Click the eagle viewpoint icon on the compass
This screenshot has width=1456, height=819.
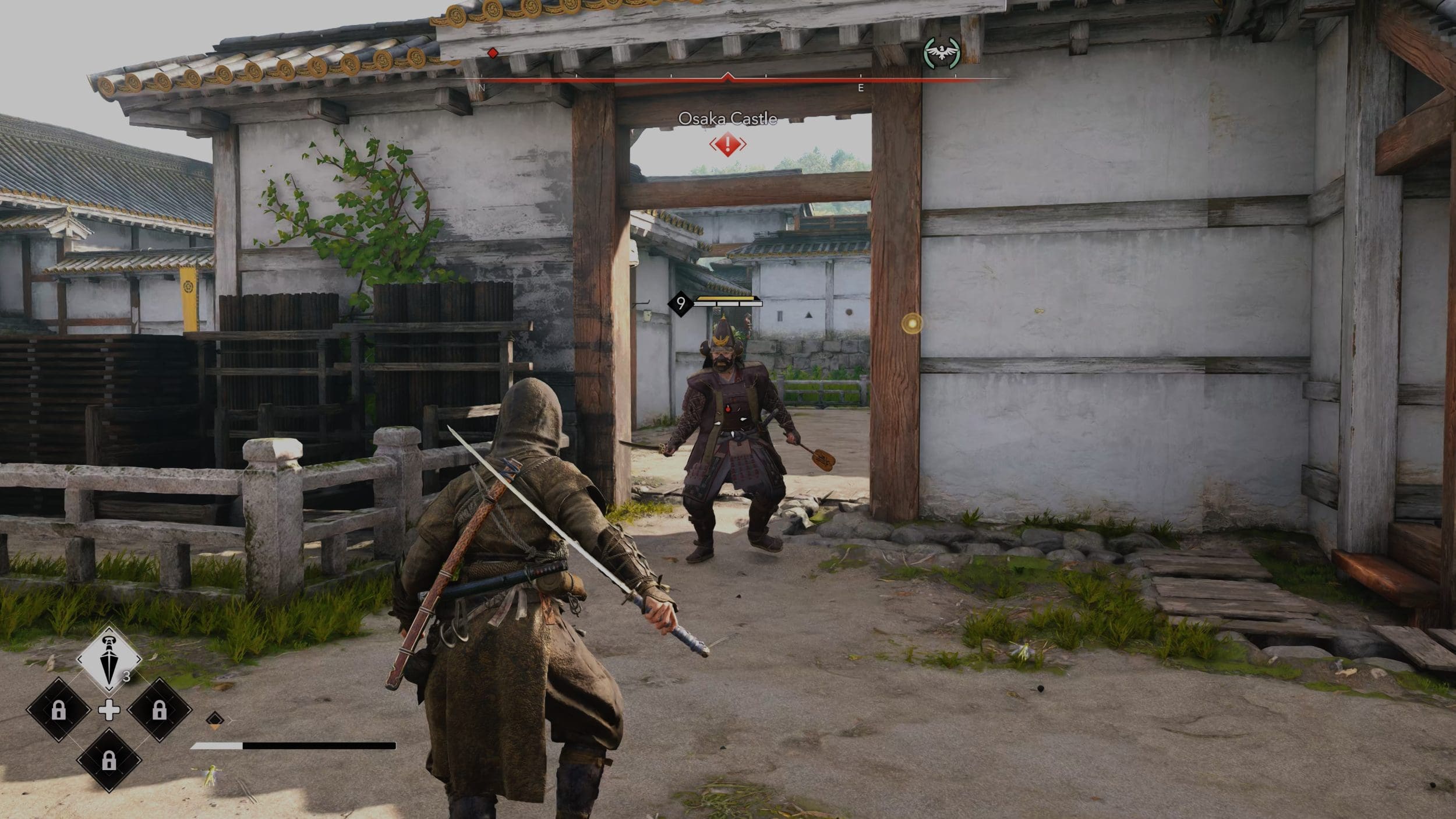tap(941, 53)
